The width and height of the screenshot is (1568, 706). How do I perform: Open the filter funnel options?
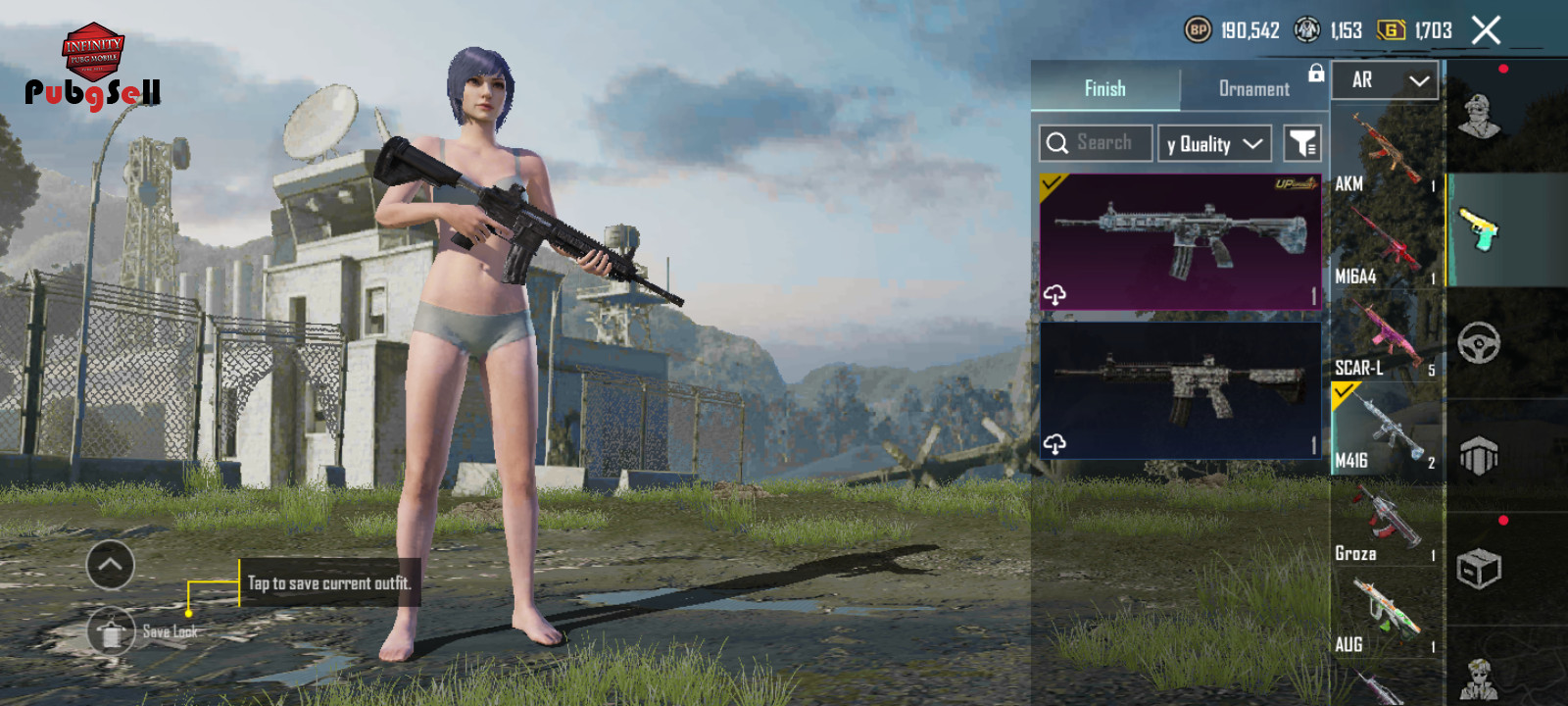click(x=1302, y=144)
